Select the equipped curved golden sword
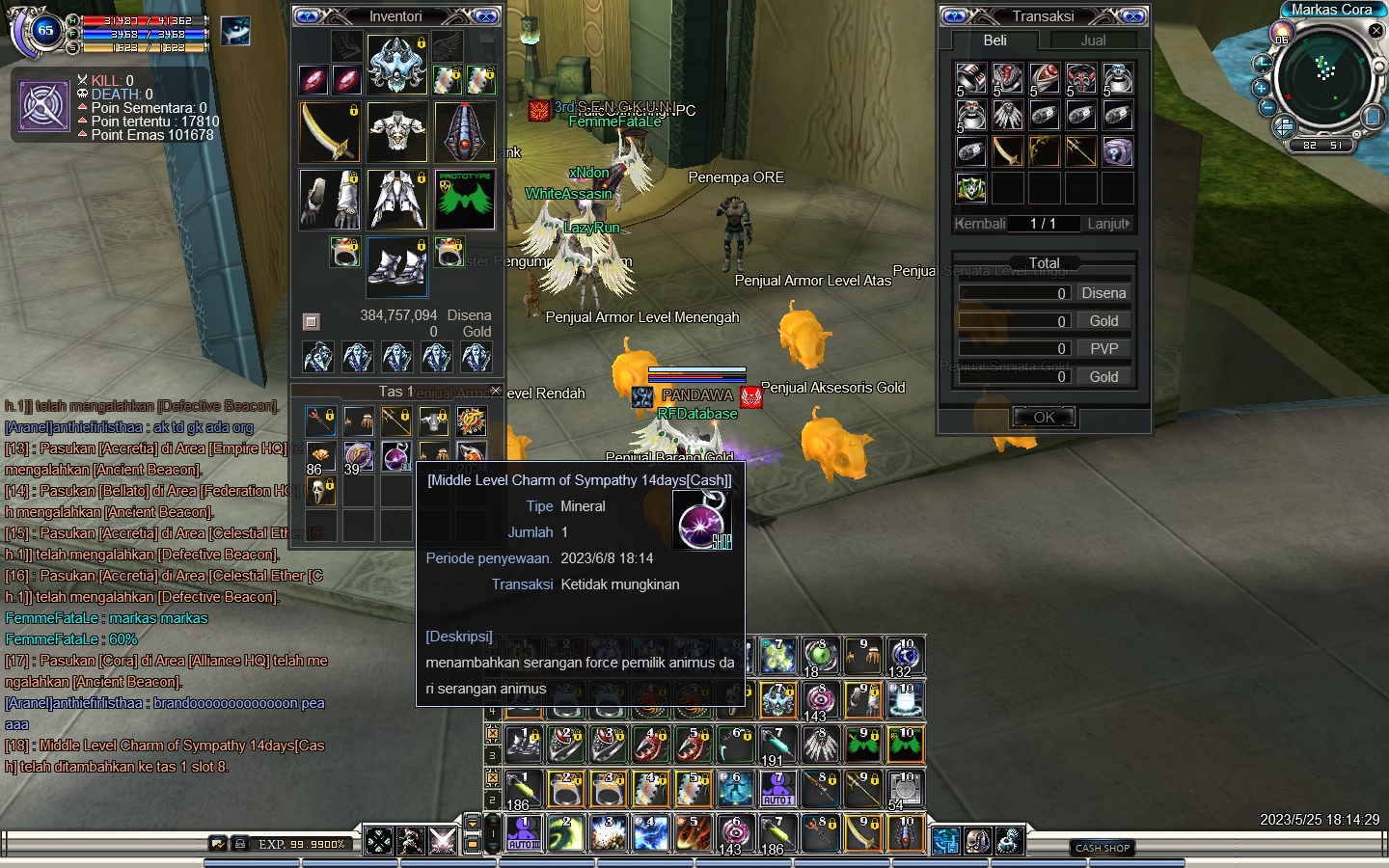Viewport: 1389px width, 868px height. click(329, 132)
